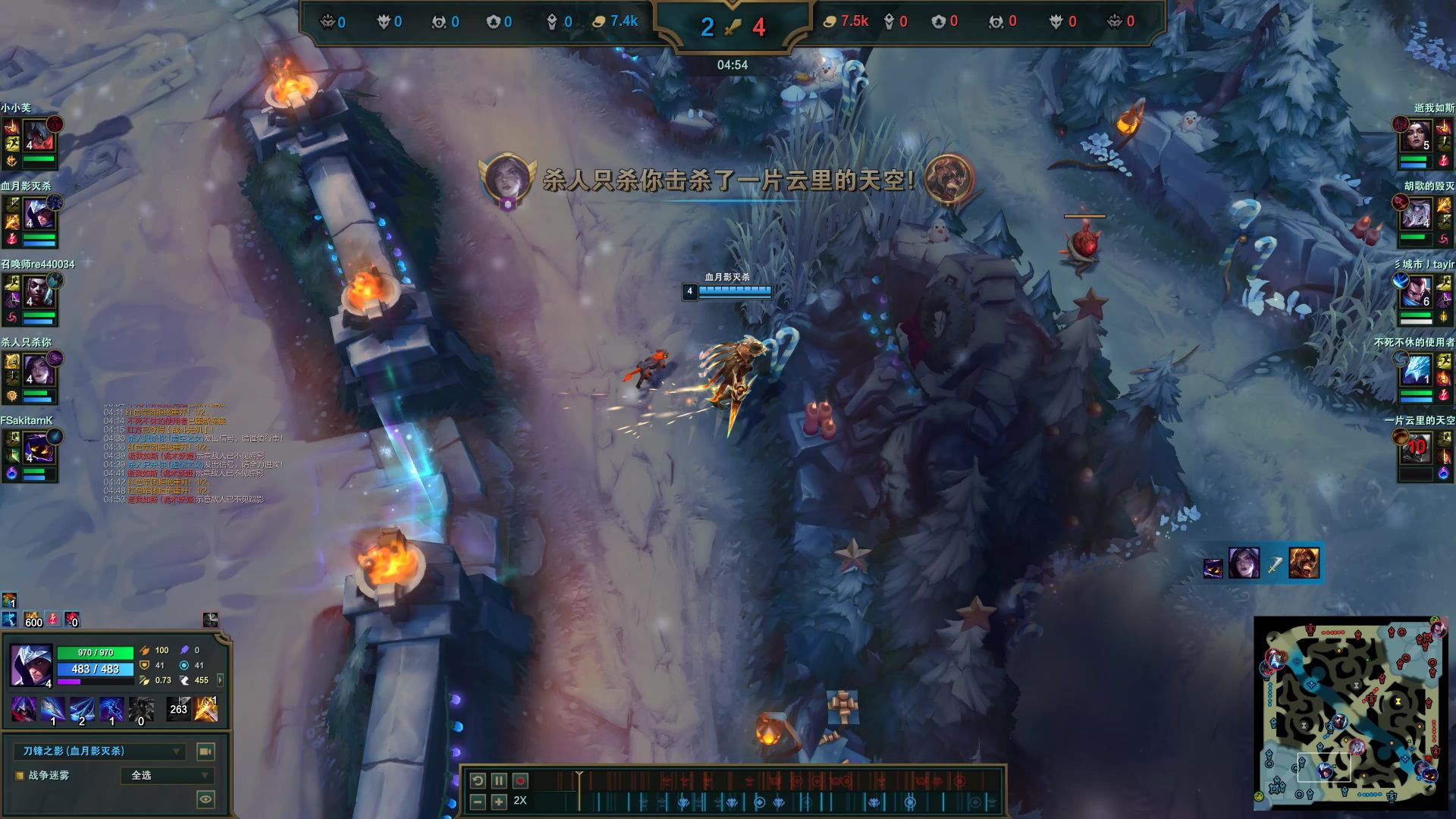Select player FSakitamK's champion portrait

[36, 450]
